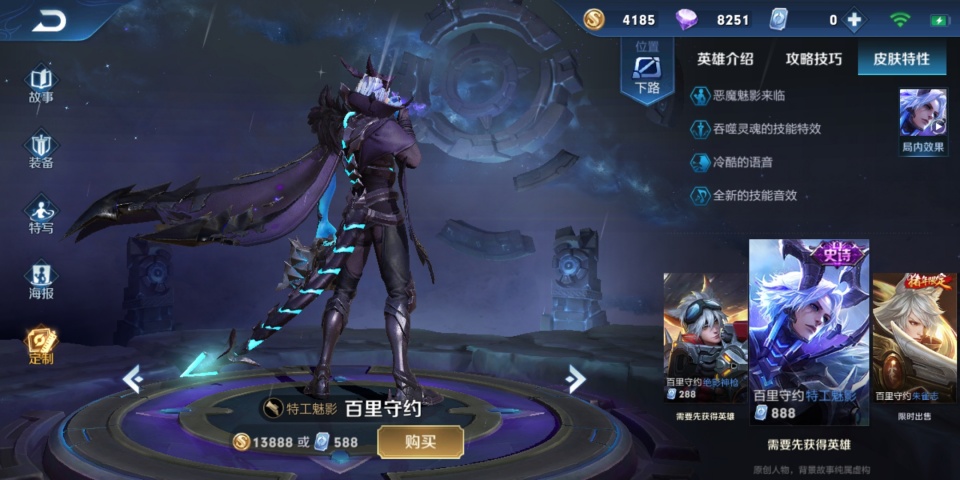Image resolution: width=960 pixels, height=480 pixels.
Task: Go back with the return arrow
Action: 47,20
